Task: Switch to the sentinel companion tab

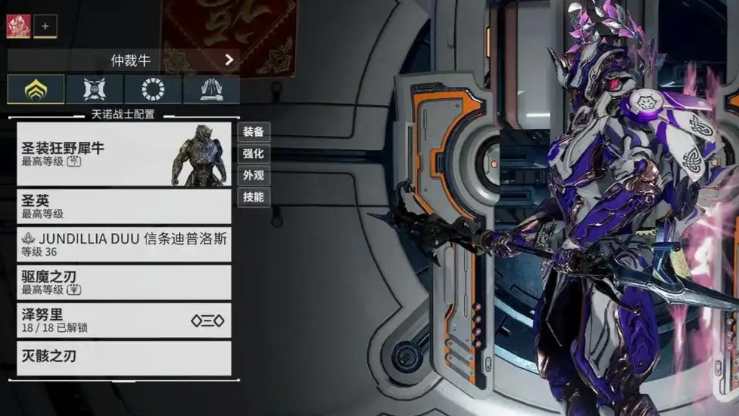Action: 95,89
